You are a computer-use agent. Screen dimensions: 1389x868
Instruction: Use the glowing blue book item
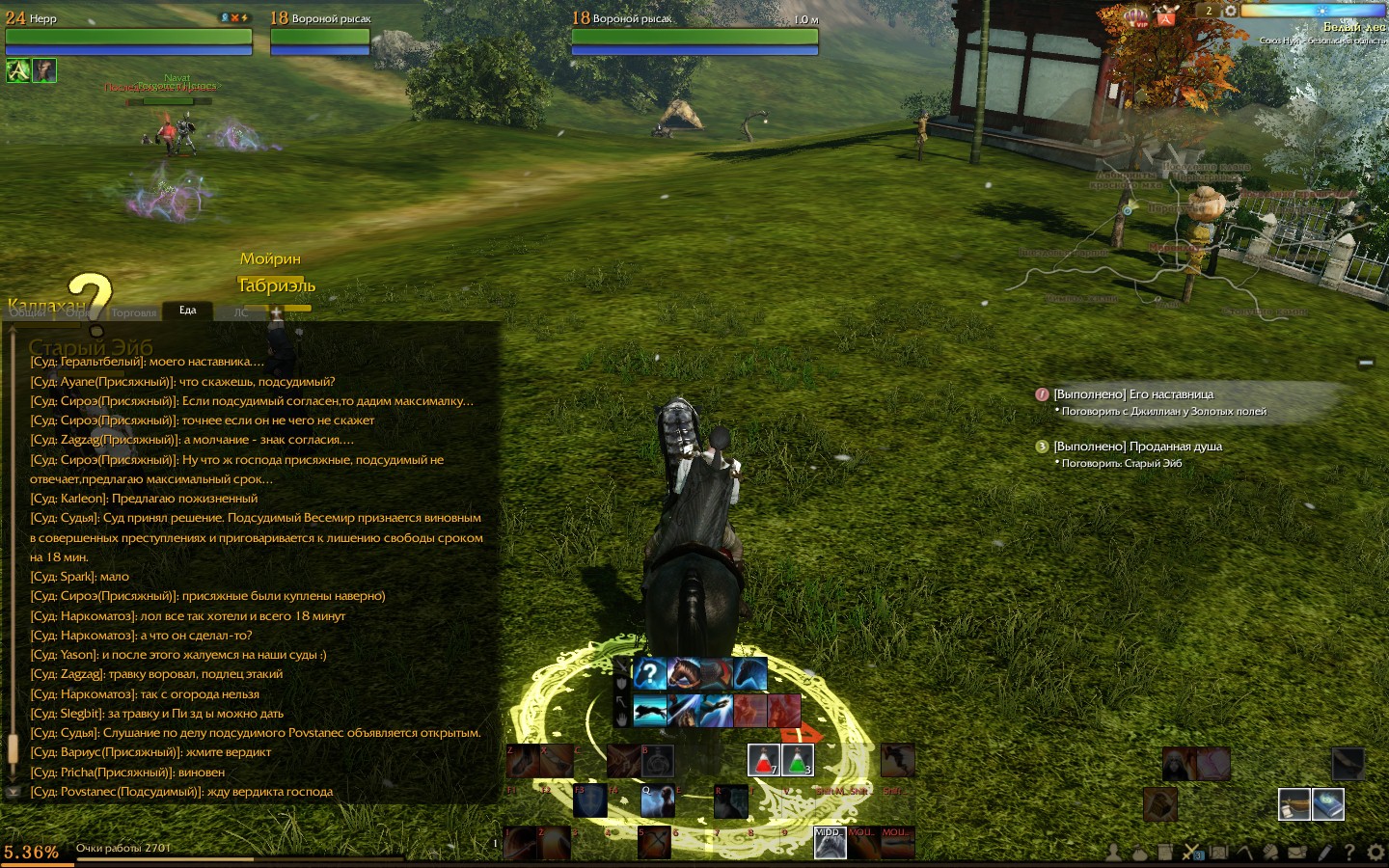pyautogui.click(x=1328, y=803)
